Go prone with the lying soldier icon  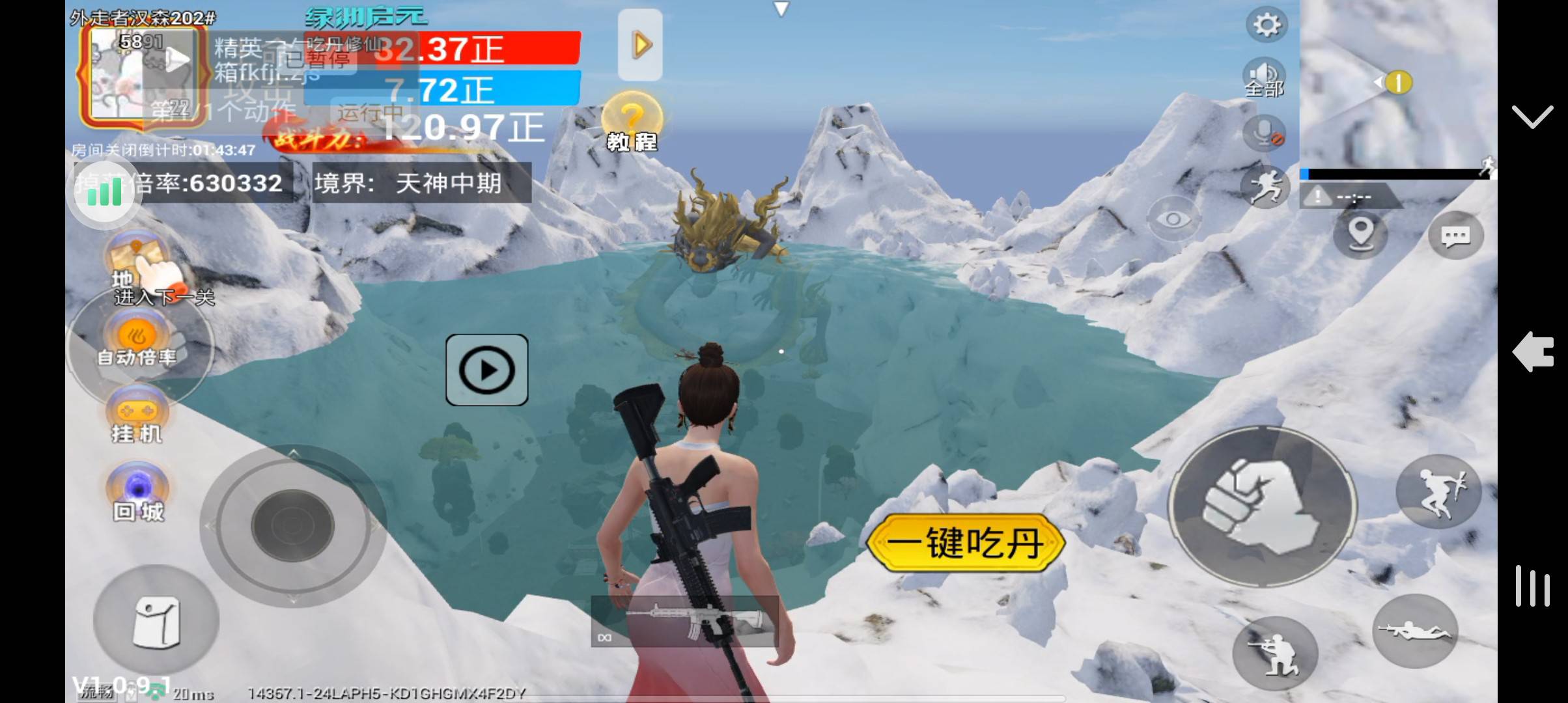tap(1414, 630)
